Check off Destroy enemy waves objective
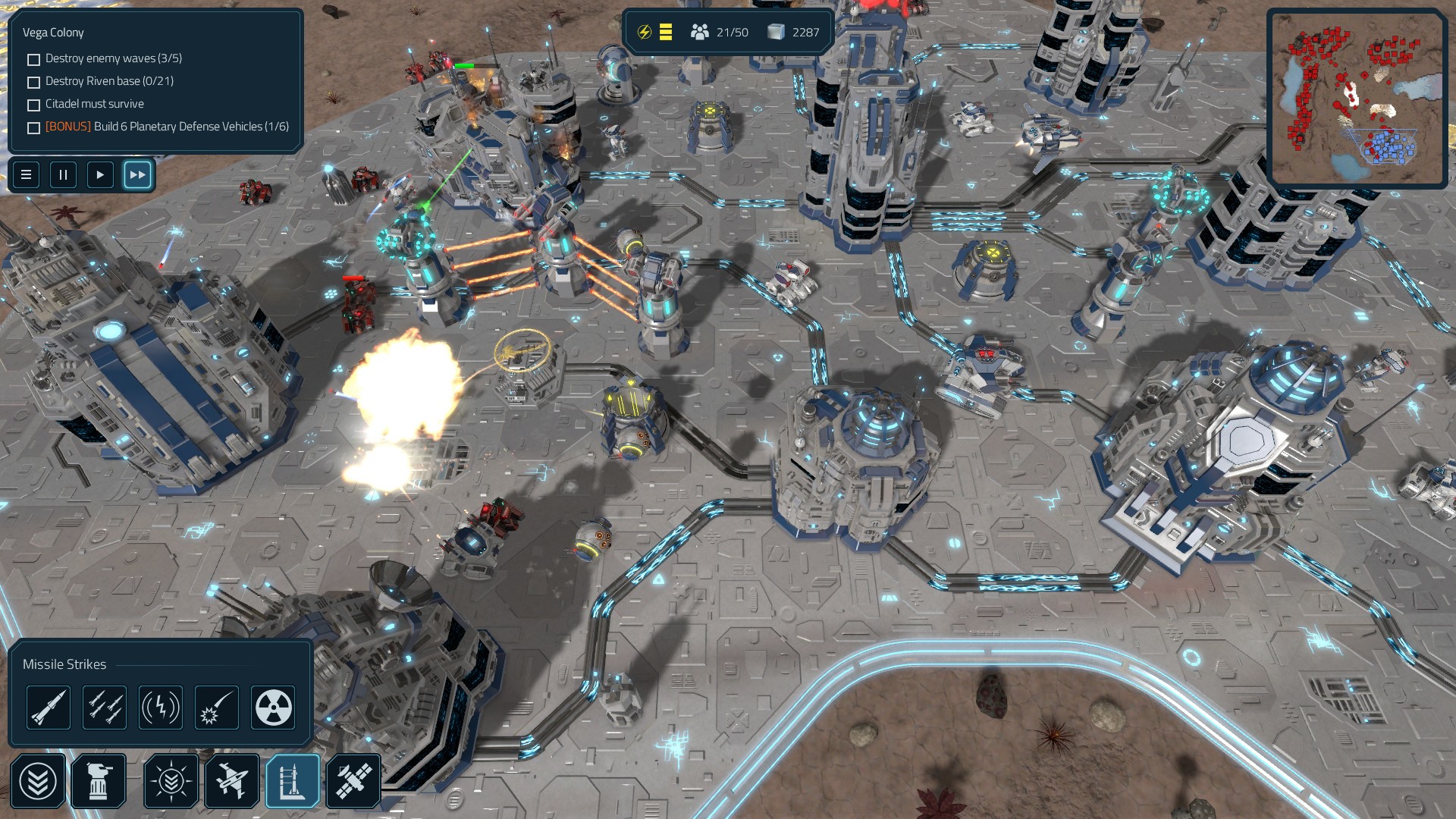This screenshot has width=1456, height=819. click(33, 58)
